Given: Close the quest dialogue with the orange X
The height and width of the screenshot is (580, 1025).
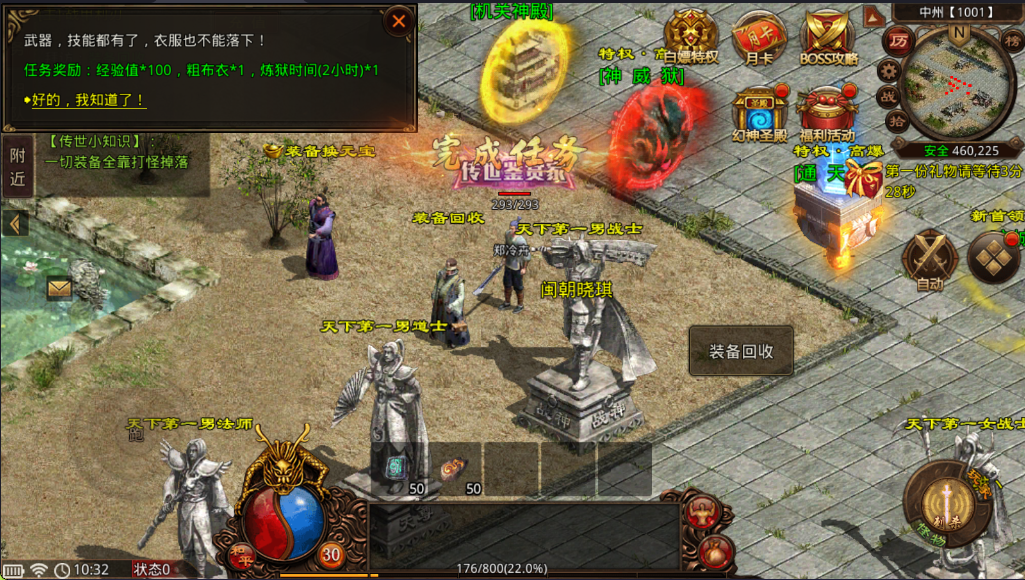Looking at the screenshot, I should click(399, 21).
